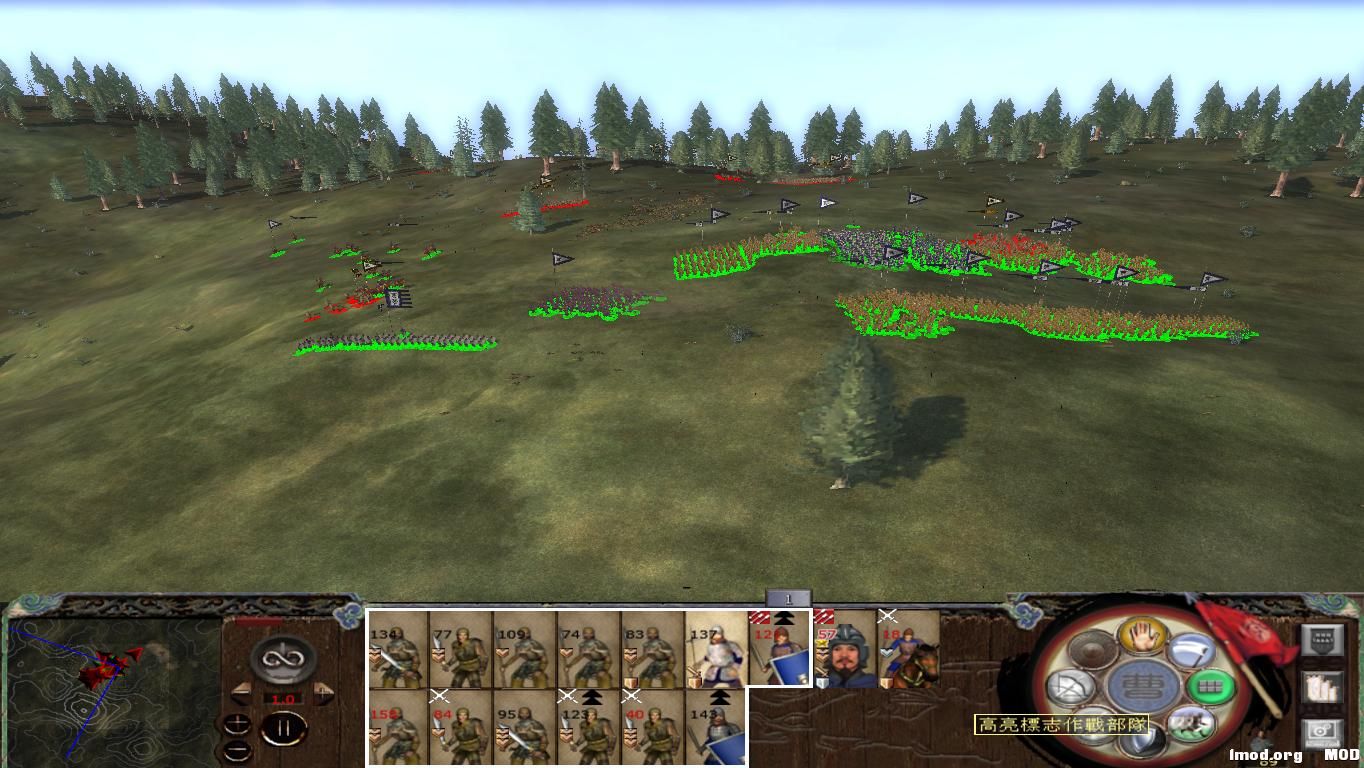Click the infinity battle timer icon
This screenshot has height=768, width=1364.
click(x=281, y=658)
